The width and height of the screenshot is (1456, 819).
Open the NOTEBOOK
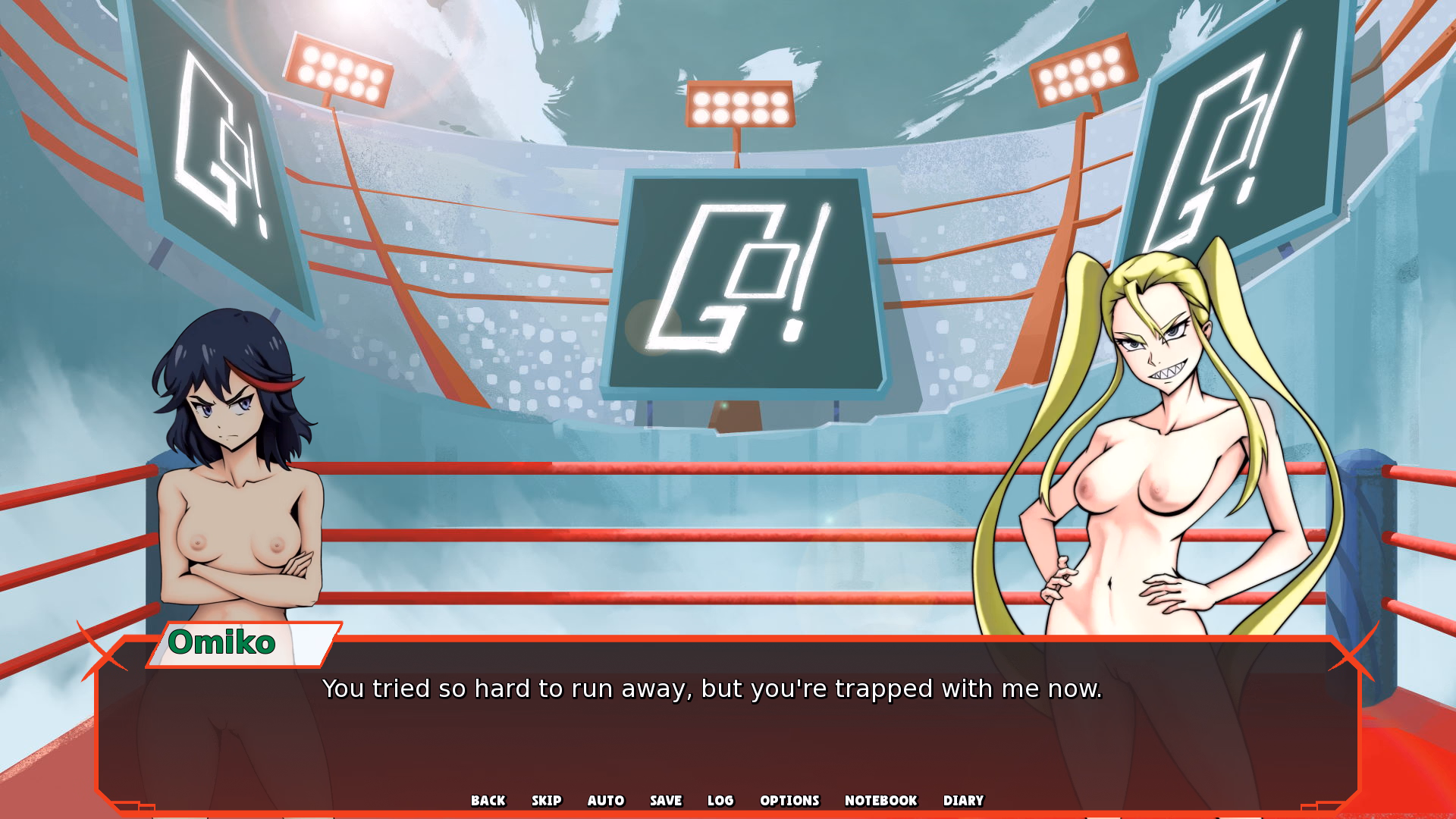click(x=881, y=800)
